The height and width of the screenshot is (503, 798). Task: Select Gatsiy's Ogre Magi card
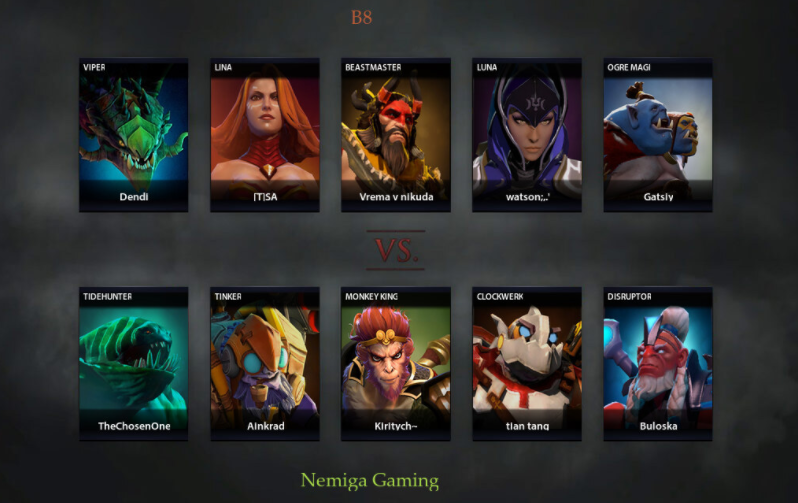tap(658, 135)
